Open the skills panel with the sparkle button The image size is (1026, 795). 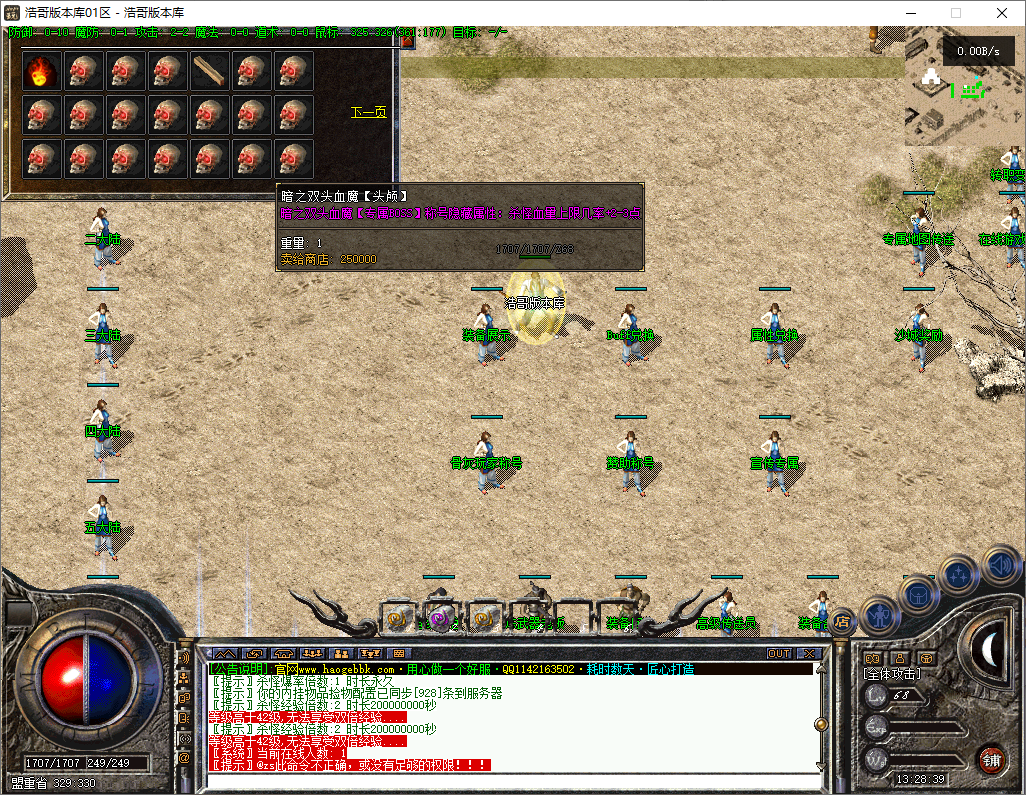pos(959,576)
